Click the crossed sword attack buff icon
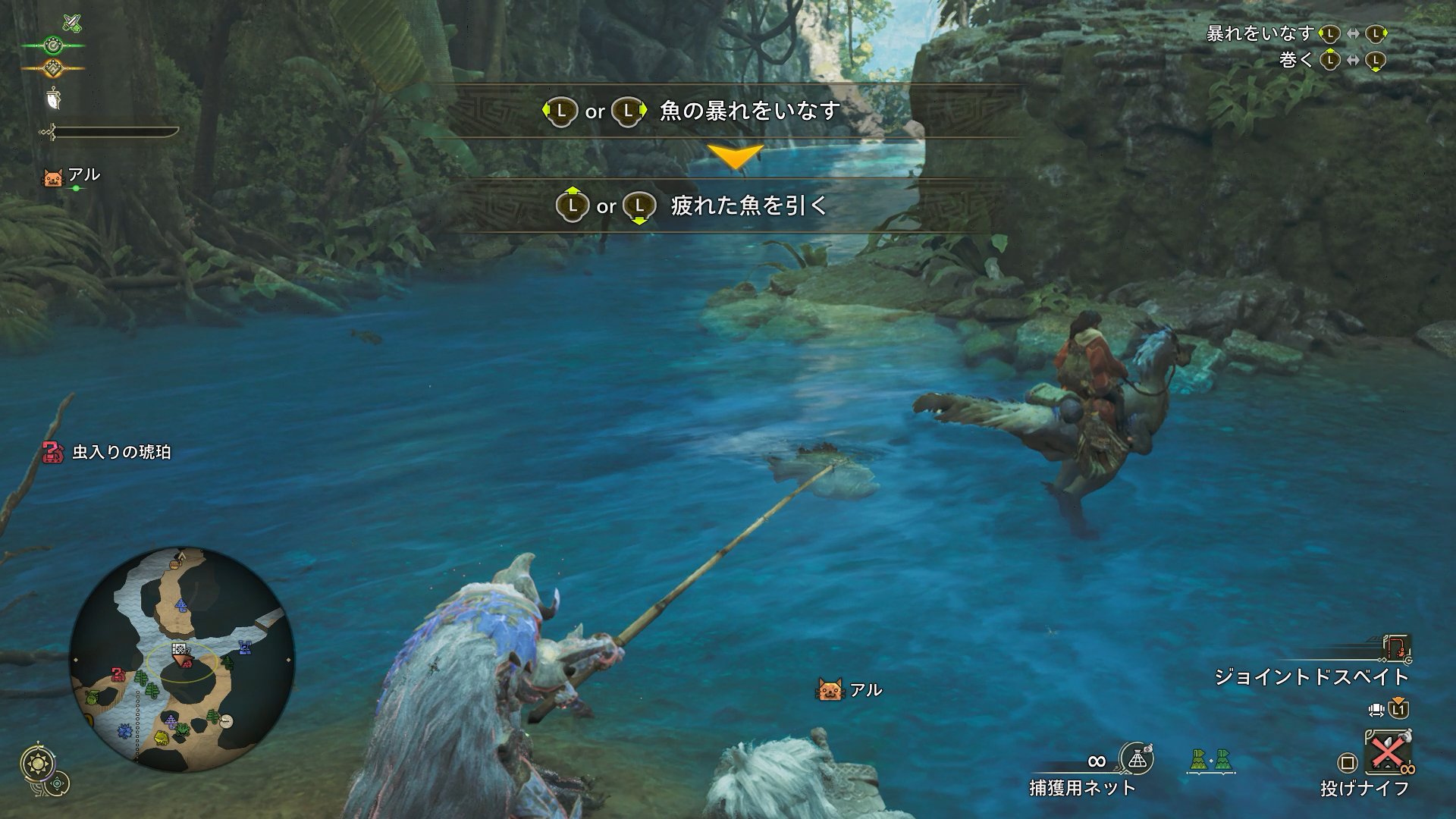 tap(71, 23)
